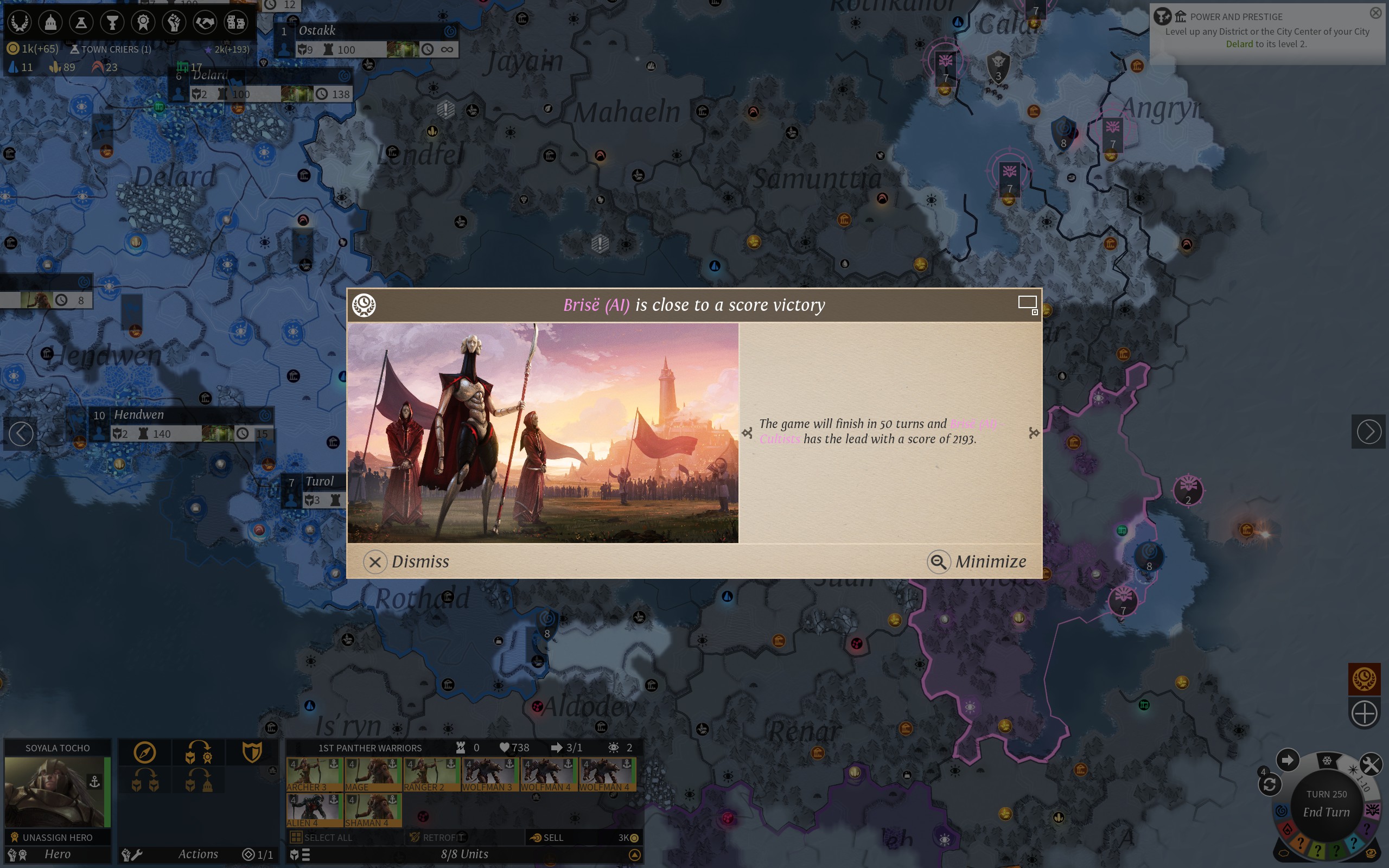Dismiss the score victory notification
This screenshot has height=868, width=1389.
coord(407,561)
